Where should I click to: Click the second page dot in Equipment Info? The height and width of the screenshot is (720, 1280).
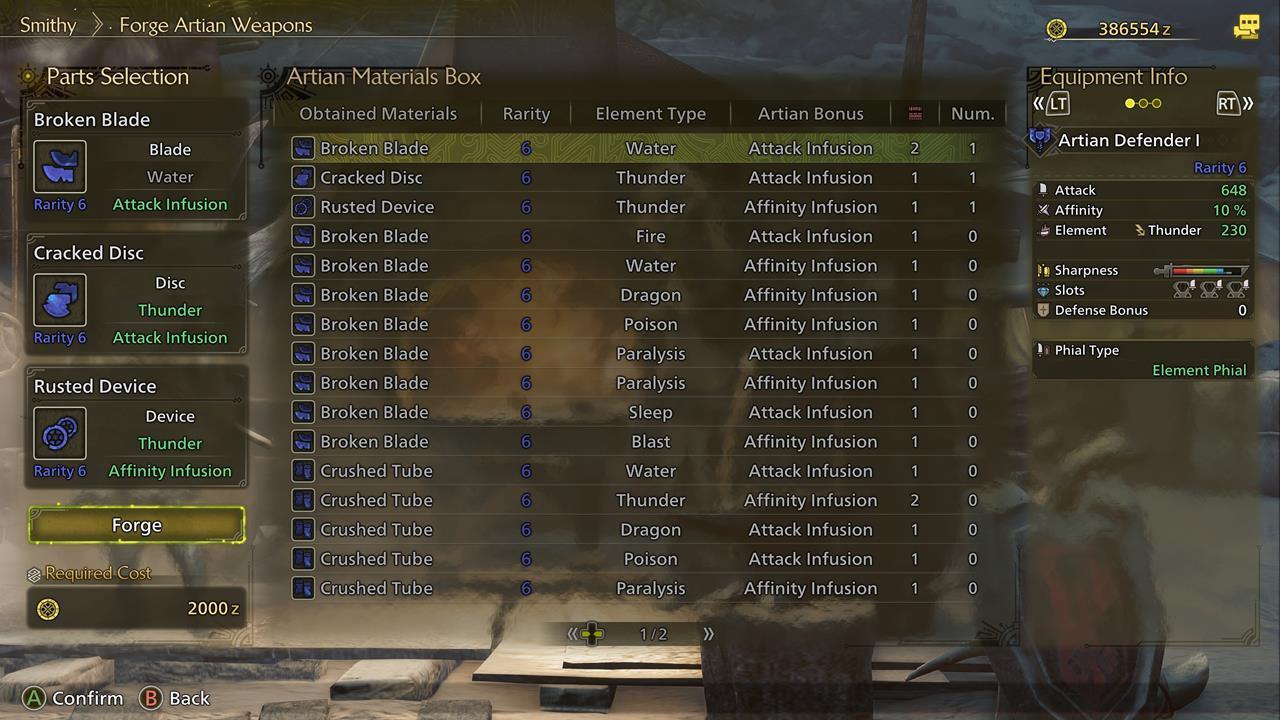coord(1141,103)
